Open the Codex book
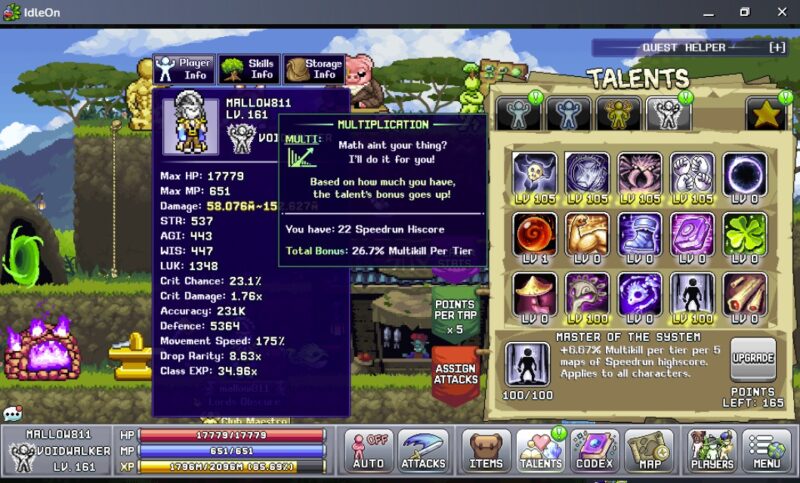800x483 pixels. 595,451
